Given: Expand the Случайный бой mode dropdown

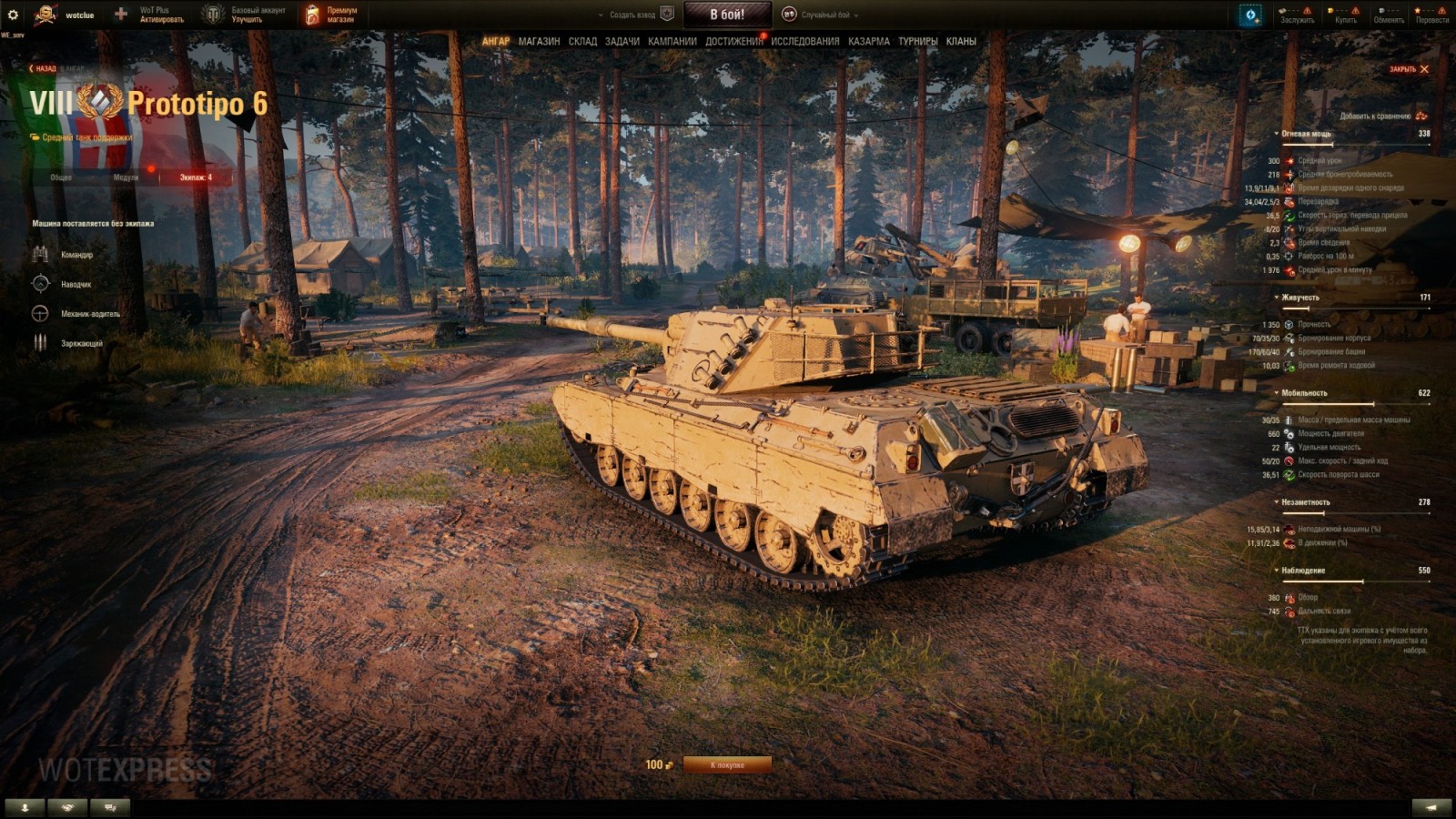Looking at the screenshot, I should point(858,14).
